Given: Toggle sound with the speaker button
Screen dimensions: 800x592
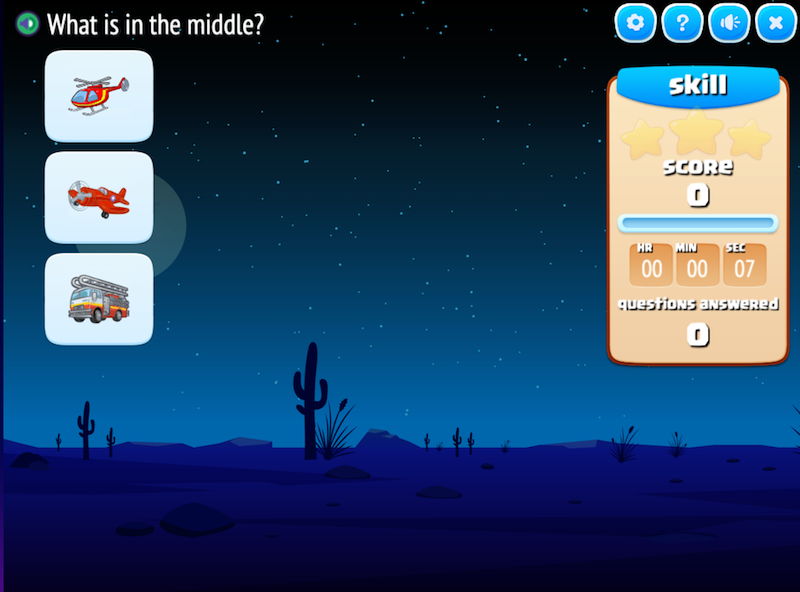Looking at the screenshot, I should (x=729, y=23).
